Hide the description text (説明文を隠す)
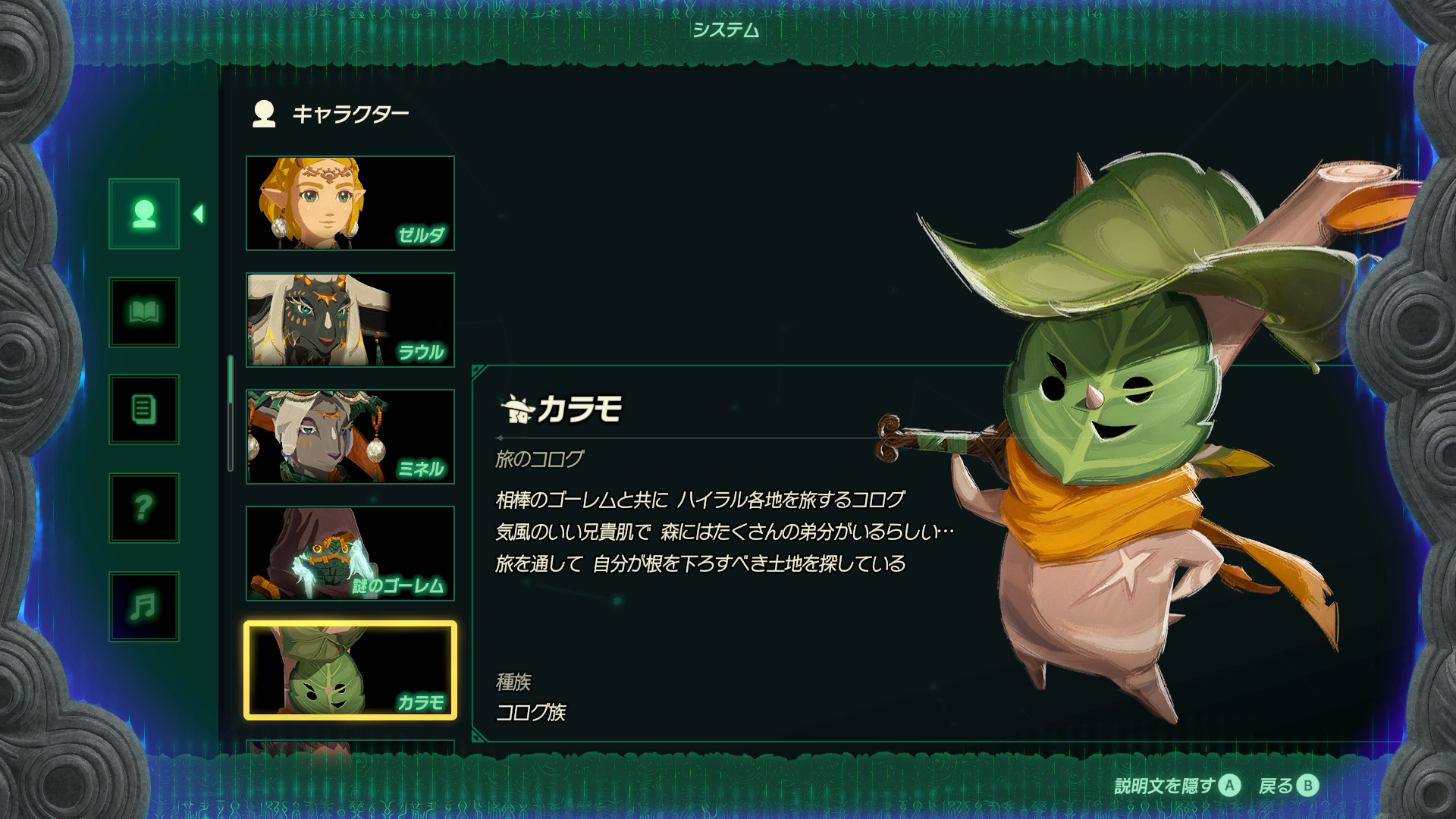This screenshot has width=1456, height=819. [x=1177, y=786]
